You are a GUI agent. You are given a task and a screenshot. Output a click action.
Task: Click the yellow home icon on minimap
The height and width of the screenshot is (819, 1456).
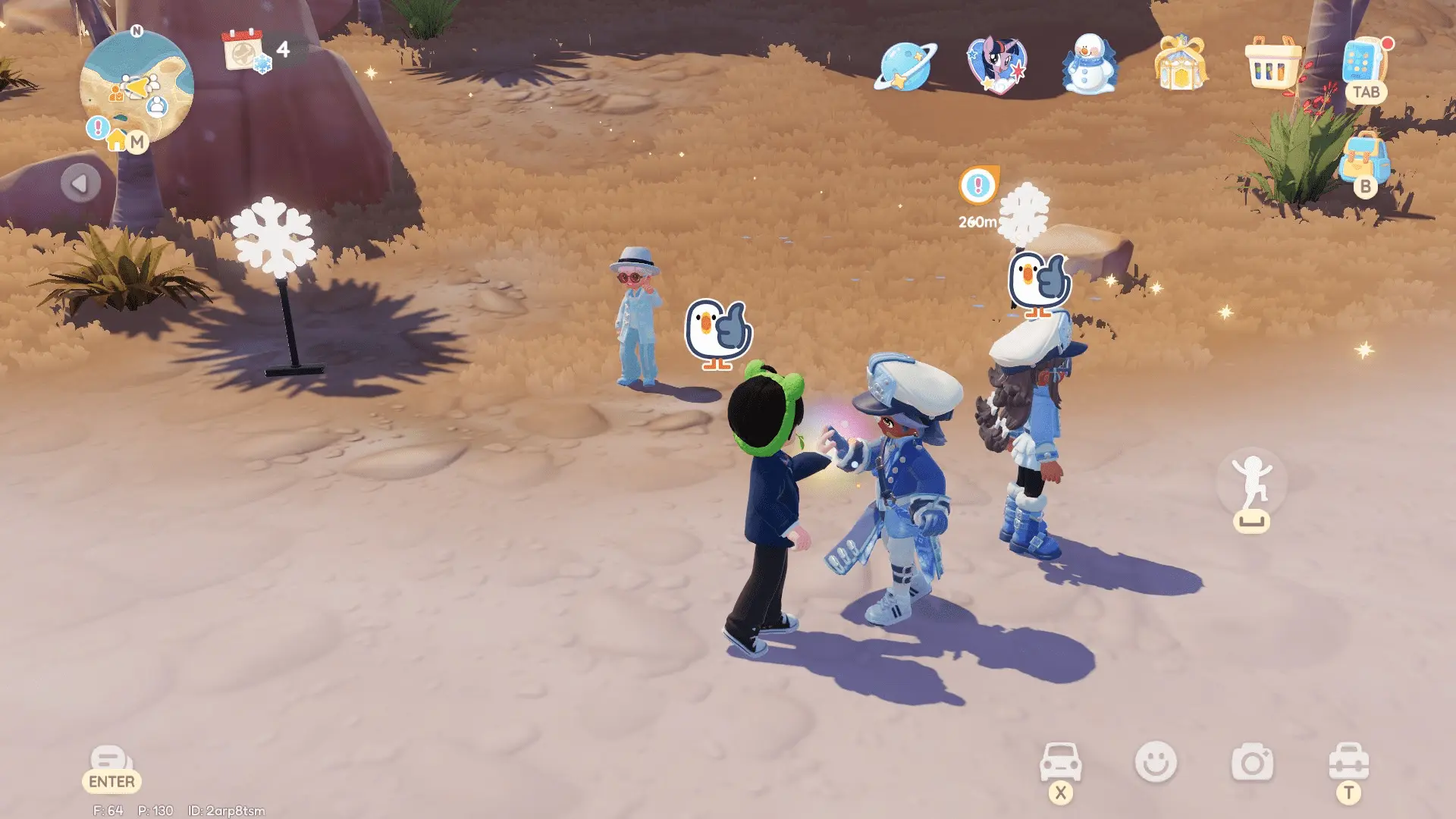tap(118, 142)
